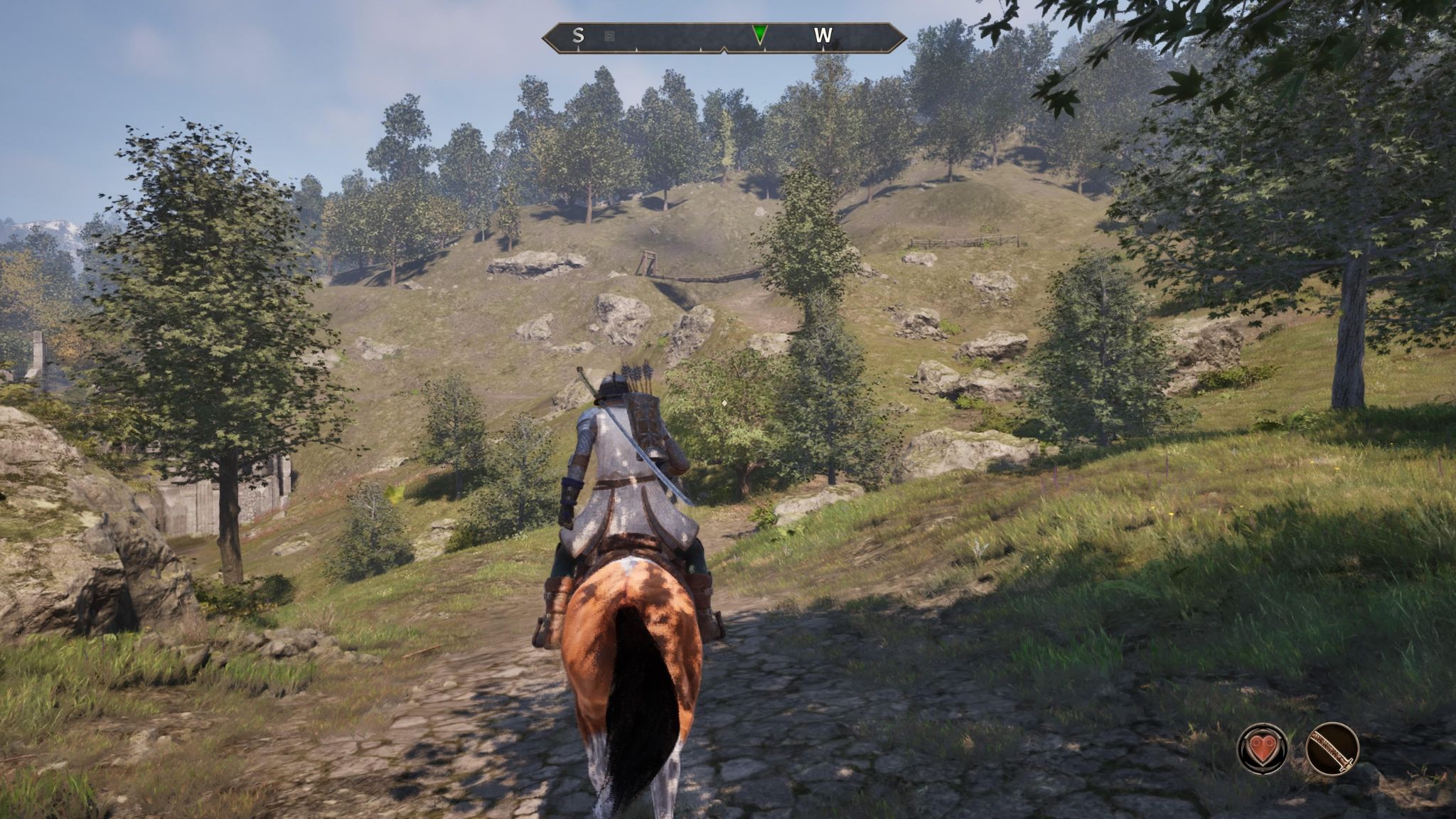Click the sheathed sword at character's side
Viewport: 1456px width, 819px height.
click(661, 469)
